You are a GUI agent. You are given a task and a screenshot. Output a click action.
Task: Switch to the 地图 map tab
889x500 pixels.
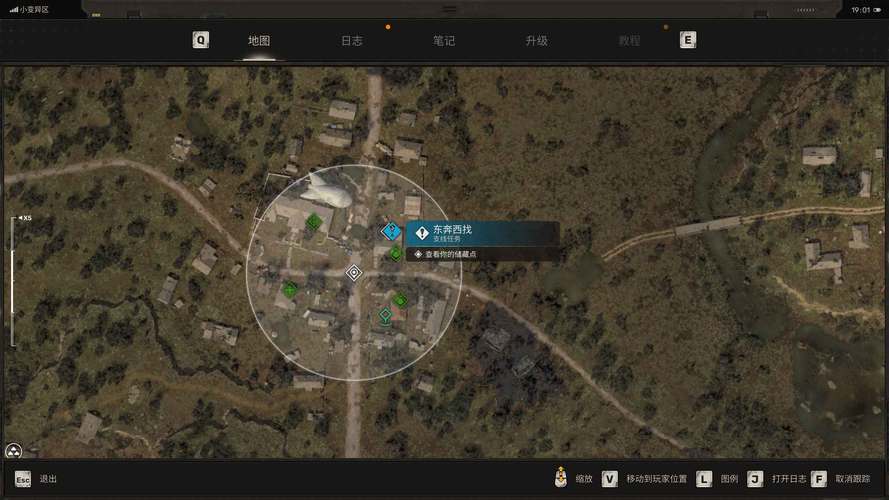[259, 41]
